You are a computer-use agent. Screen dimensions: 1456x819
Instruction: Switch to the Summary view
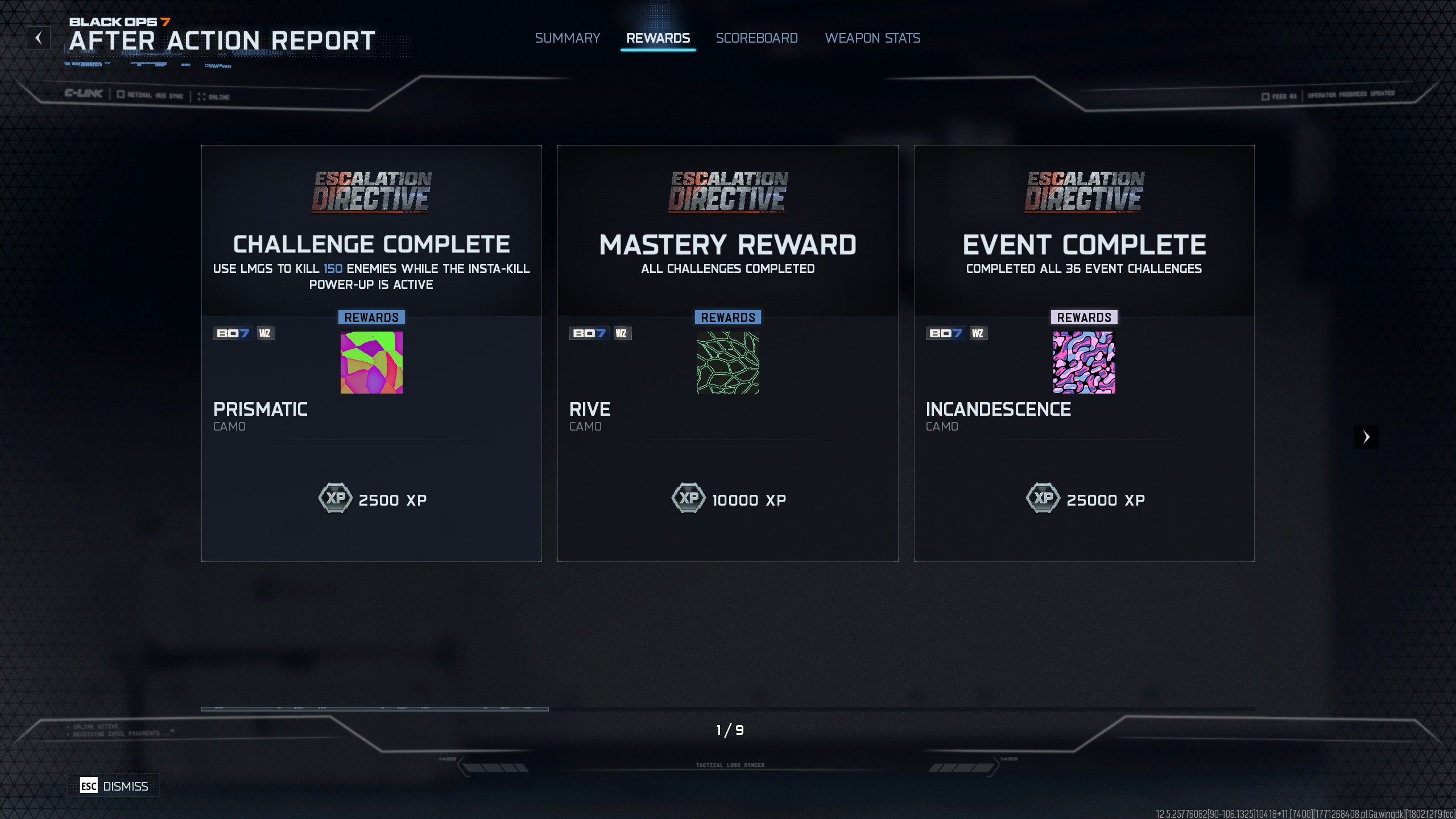tap(567, 38)
